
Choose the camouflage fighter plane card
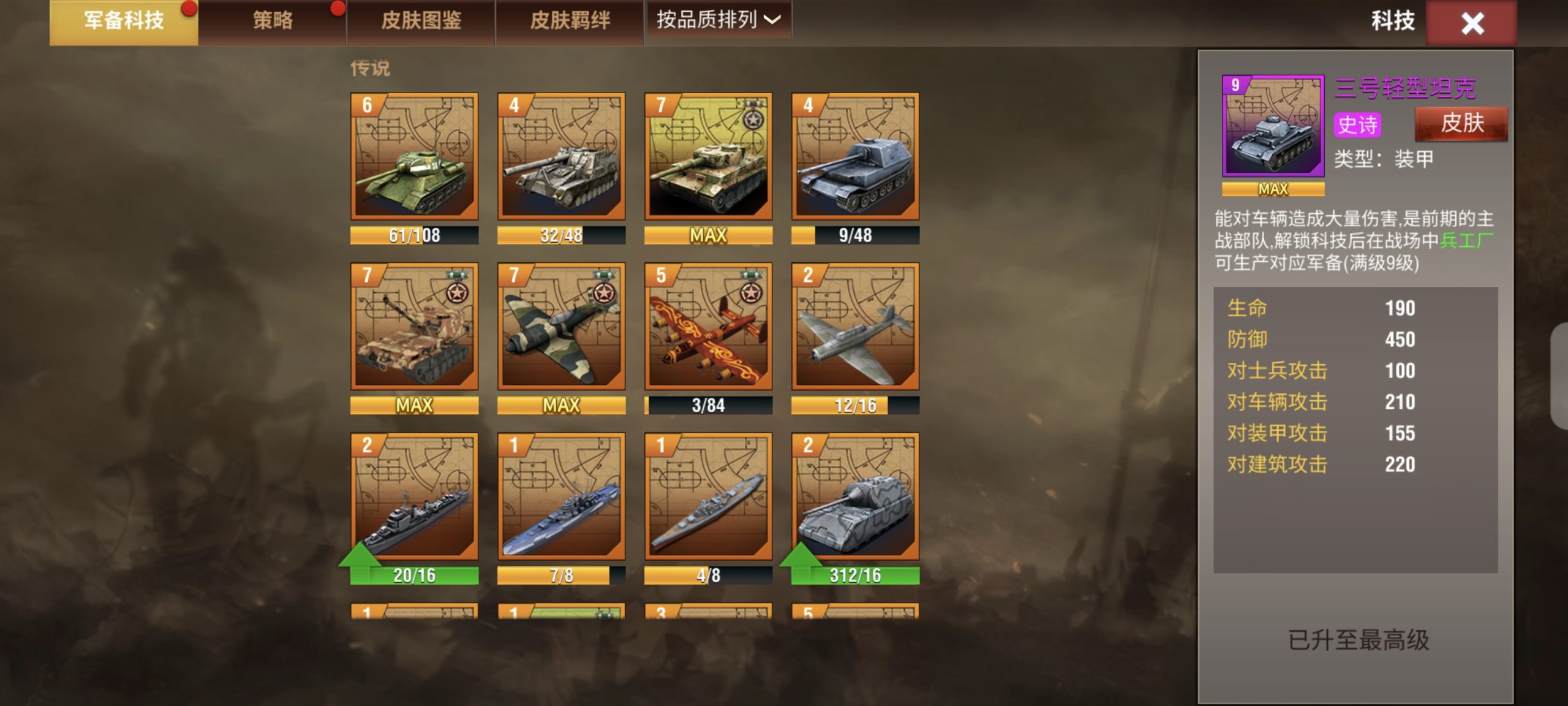pos(562,327)
